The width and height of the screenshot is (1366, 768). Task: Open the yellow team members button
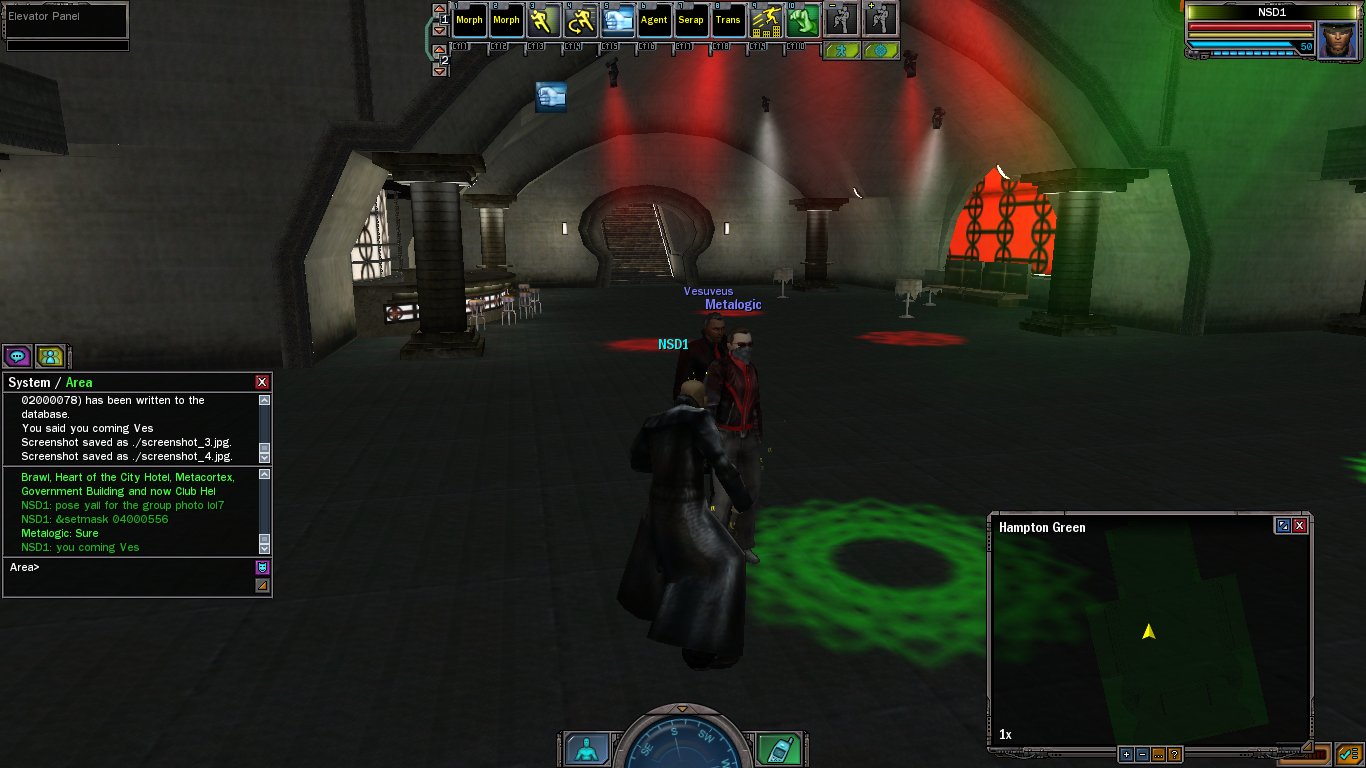[x=50, y=355]
